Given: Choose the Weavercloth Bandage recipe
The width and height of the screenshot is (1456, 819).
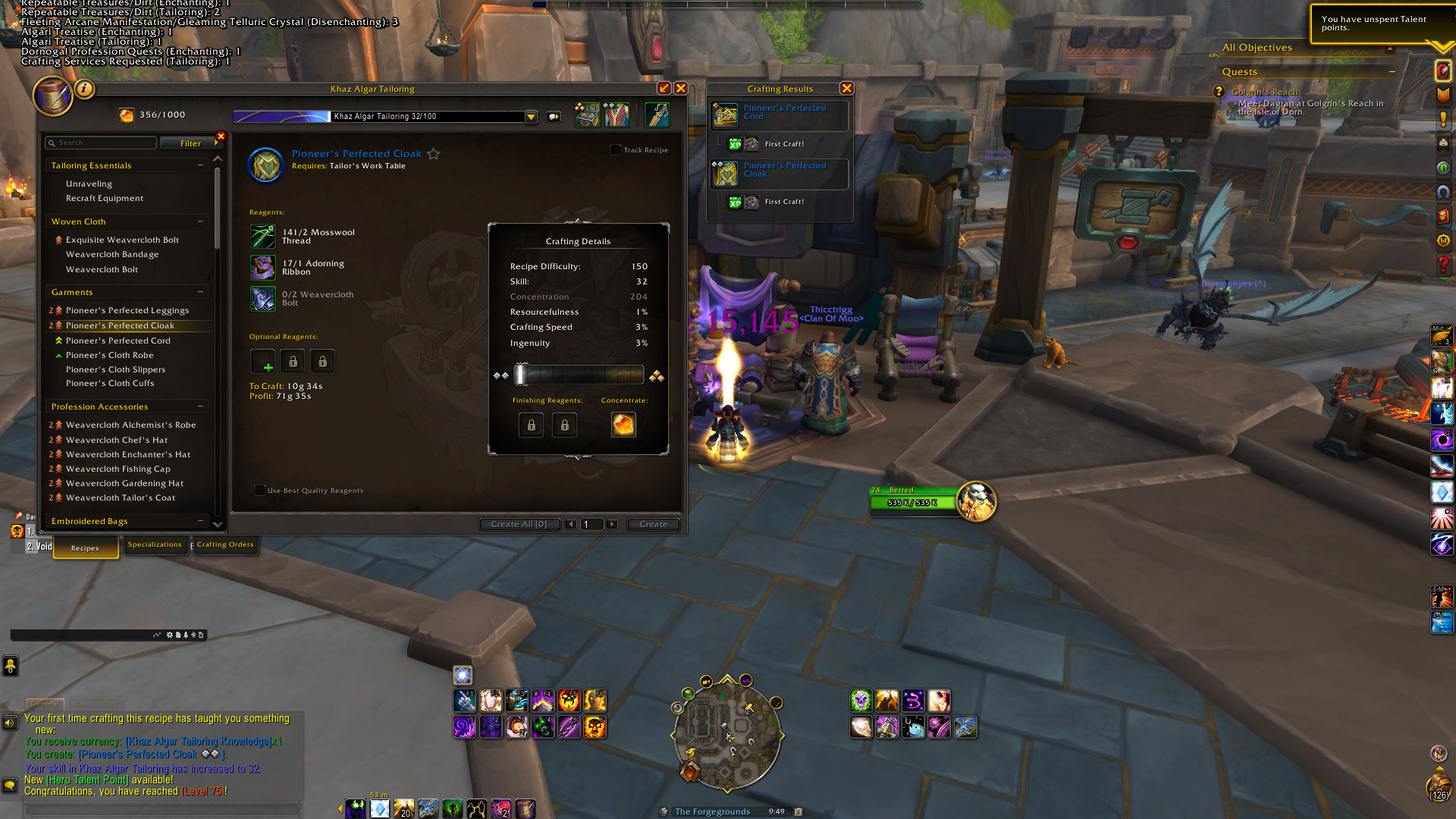Looking at the screenshot, I should click(x=112, y=255).
